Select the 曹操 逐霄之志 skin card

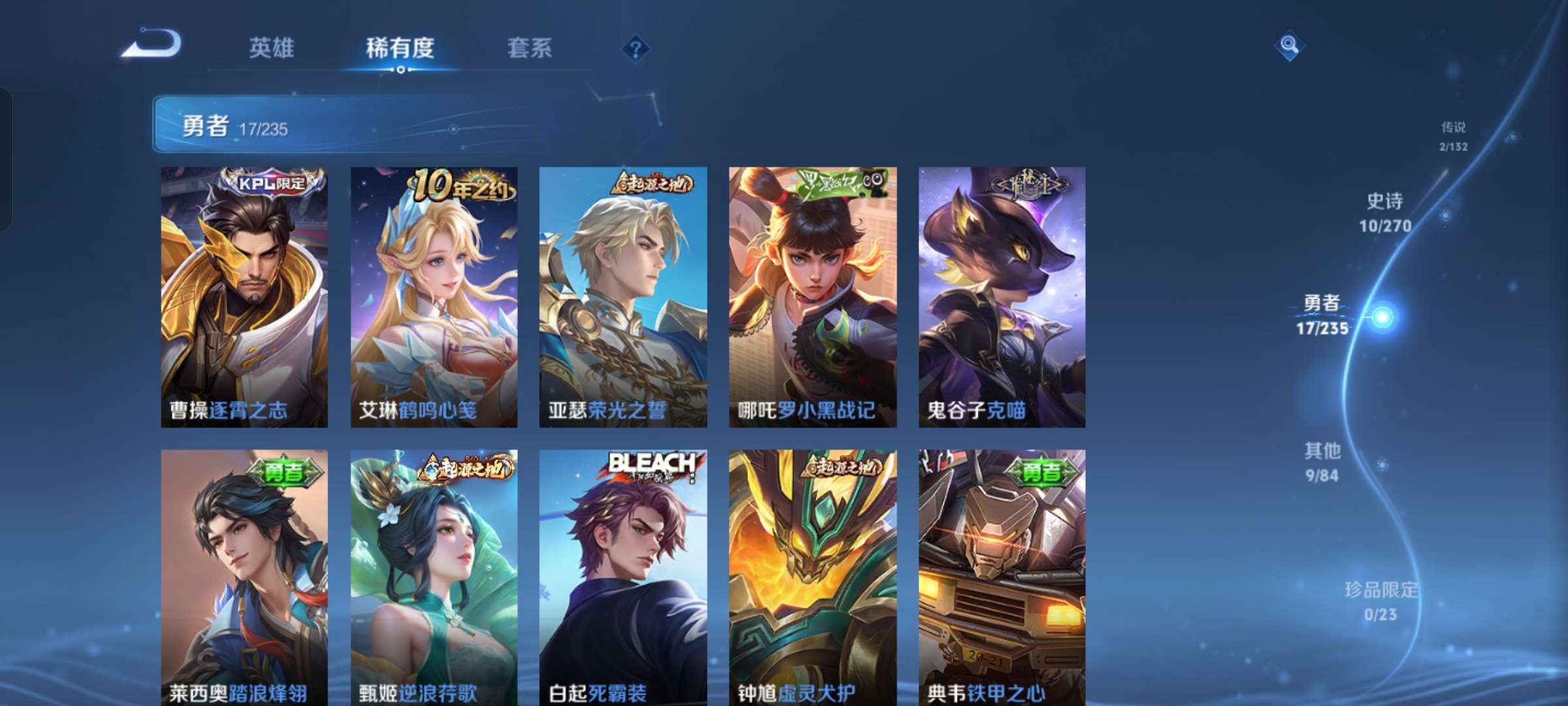244,297
